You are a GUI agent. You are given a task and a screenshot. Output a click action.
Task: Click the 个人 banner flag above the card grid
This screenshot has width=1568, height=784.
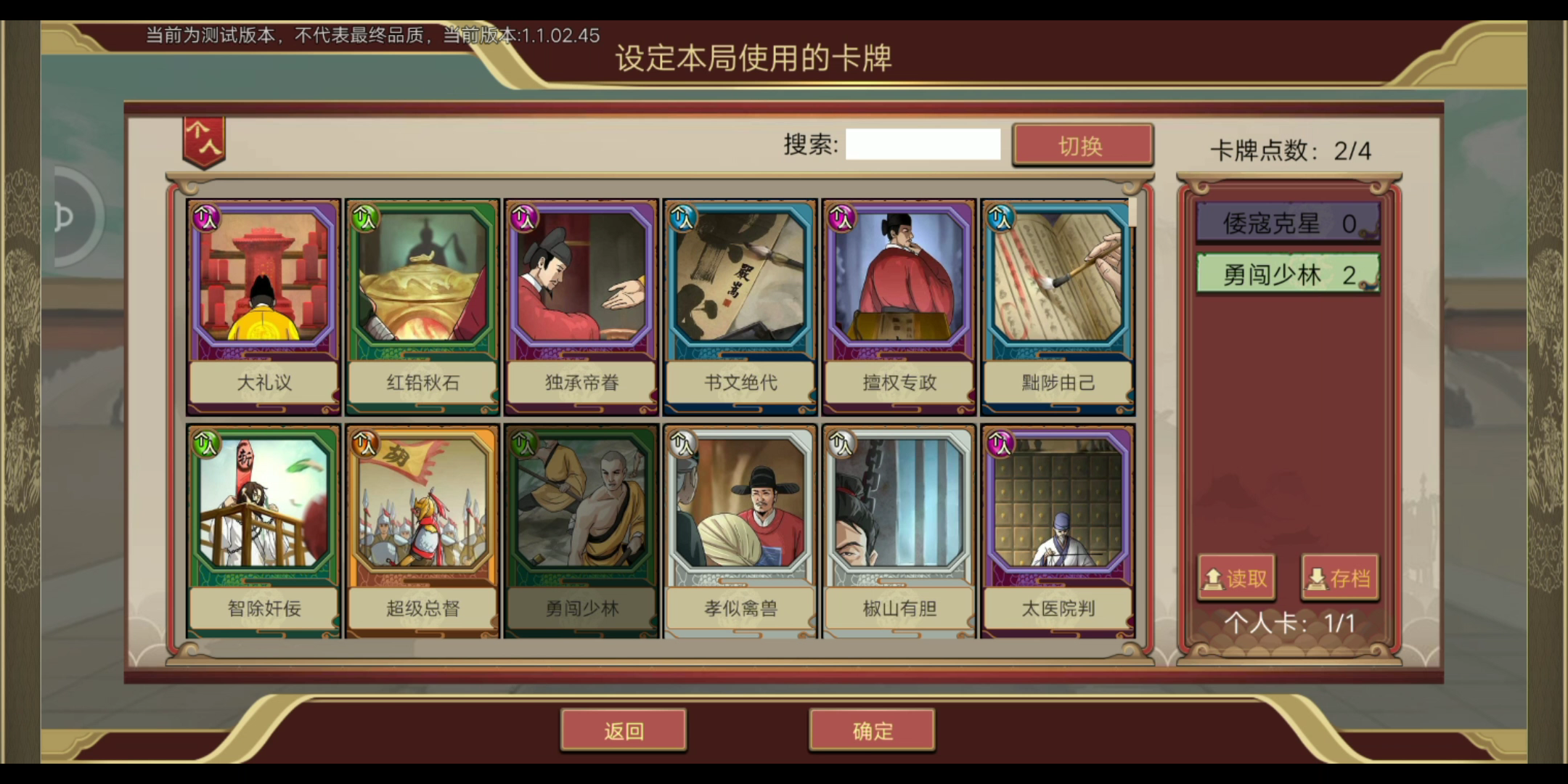(203, 143)
